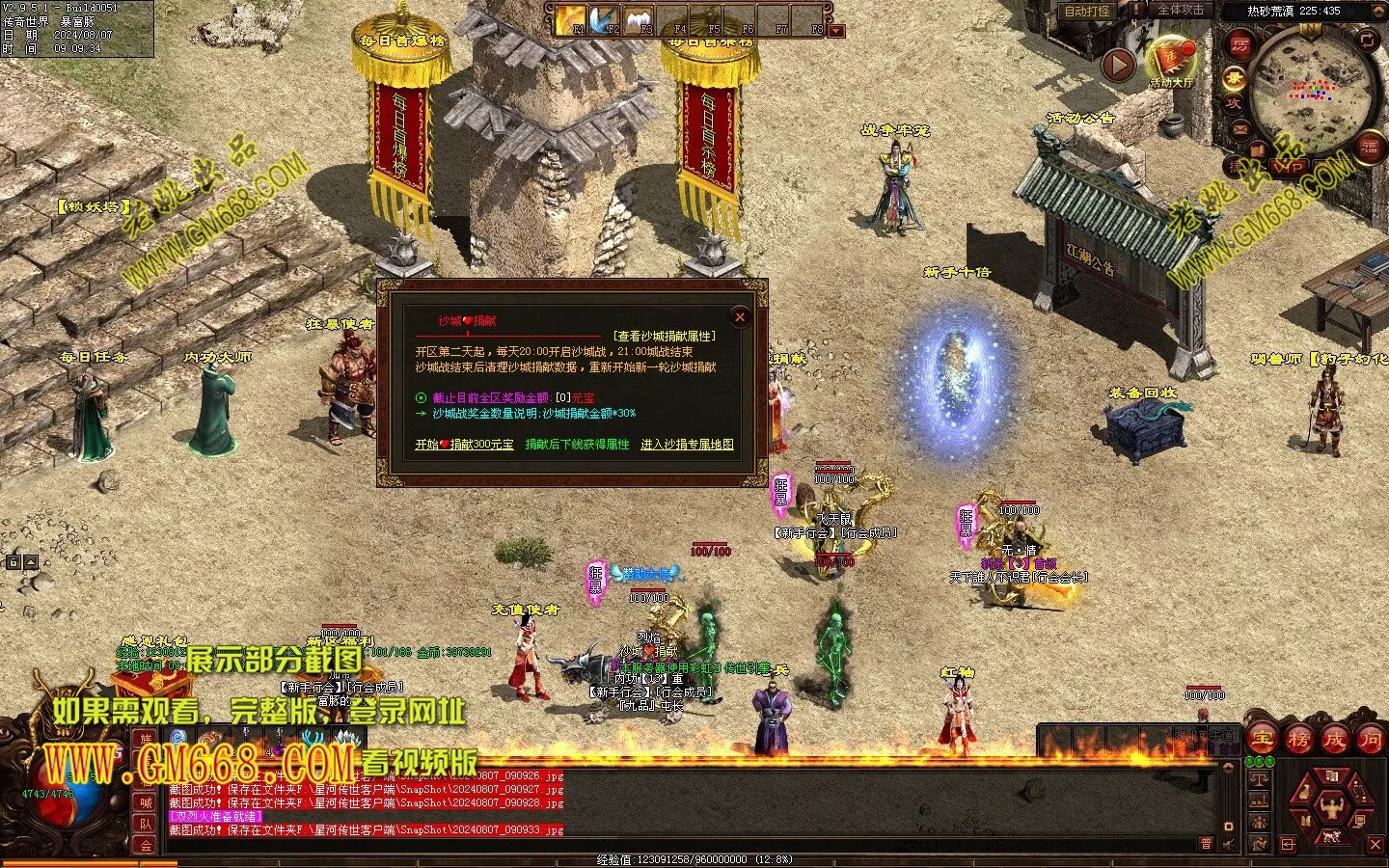Viewport: 1389px width, 868px height.
Task: Click the round play arrow button
Action: click(x=1119, y=65)
